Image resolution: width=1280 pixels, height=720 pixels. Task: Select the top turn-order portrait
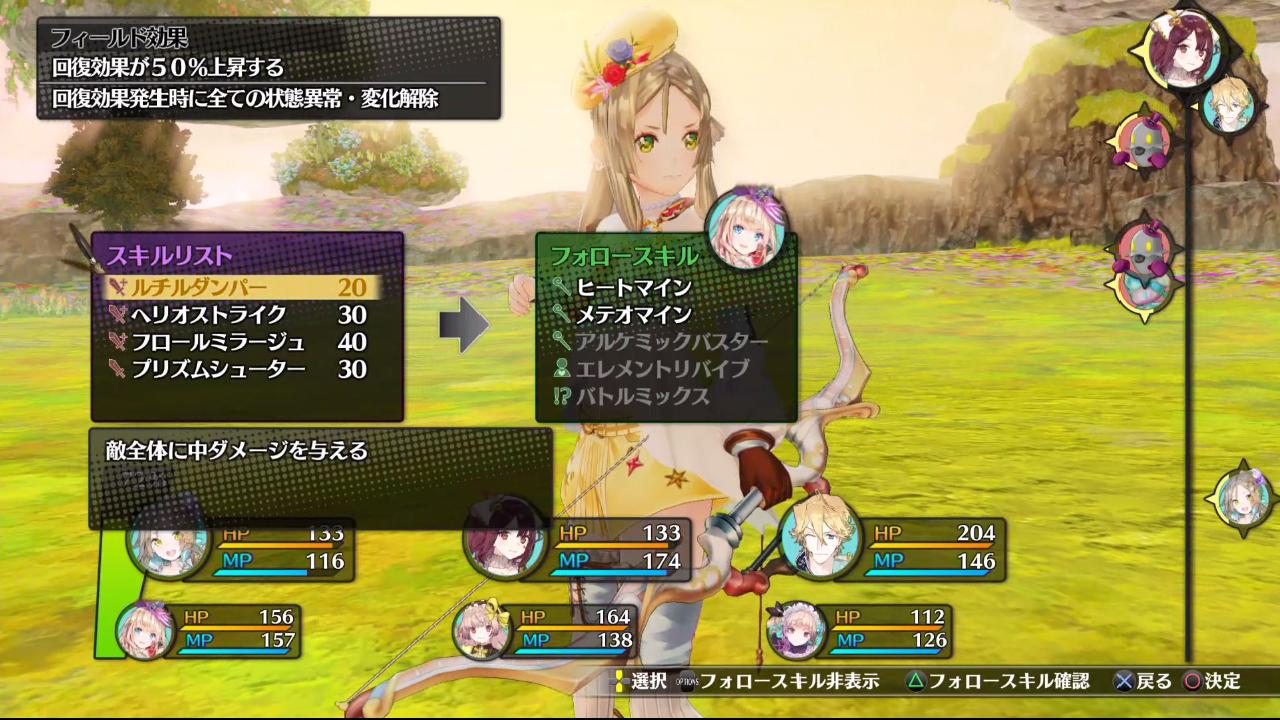(1185, 45)
